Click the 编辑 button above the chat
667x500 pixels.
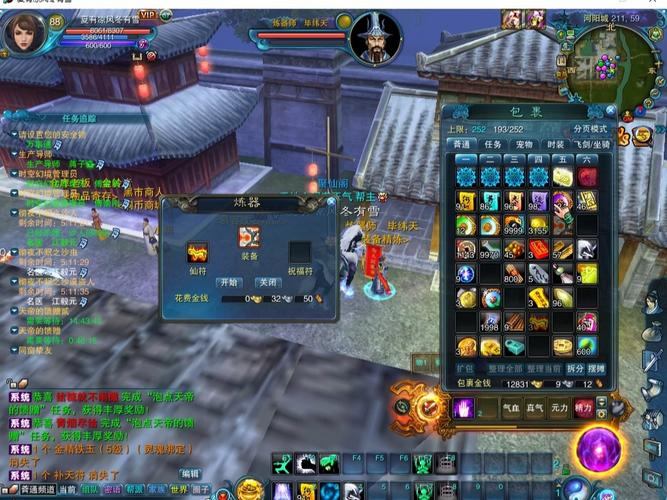click(189, 473)
